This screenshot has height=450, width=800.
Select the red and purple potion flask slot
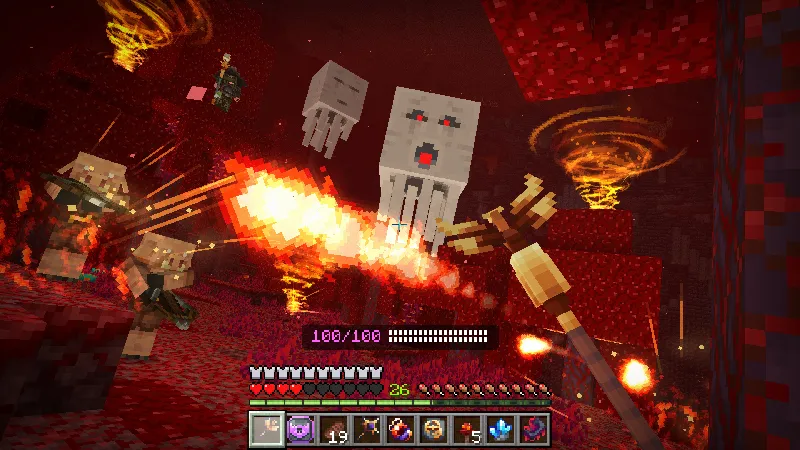[x=400, y=430]
